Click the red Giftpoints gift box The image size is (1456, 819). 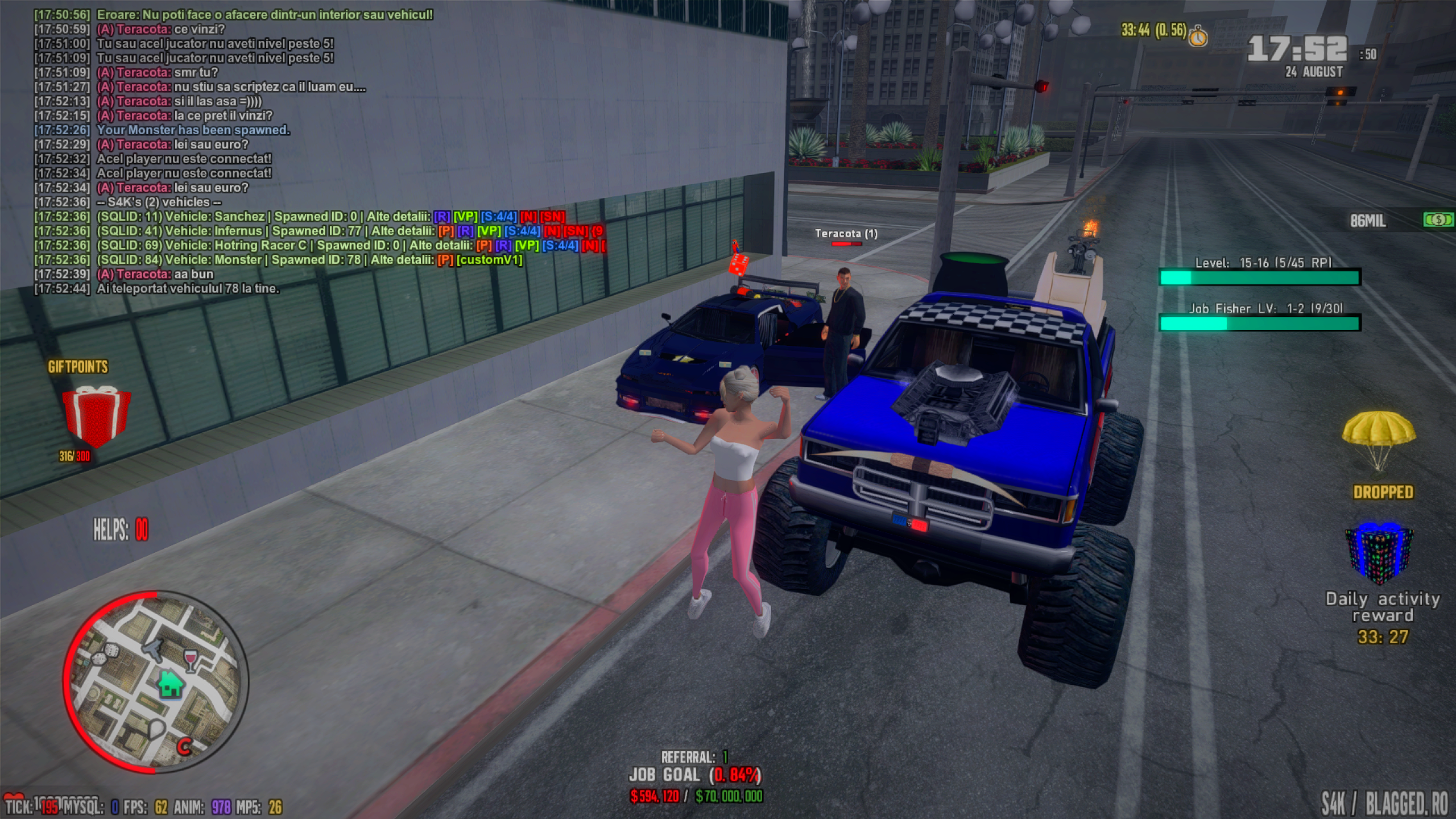coord(96,416)
